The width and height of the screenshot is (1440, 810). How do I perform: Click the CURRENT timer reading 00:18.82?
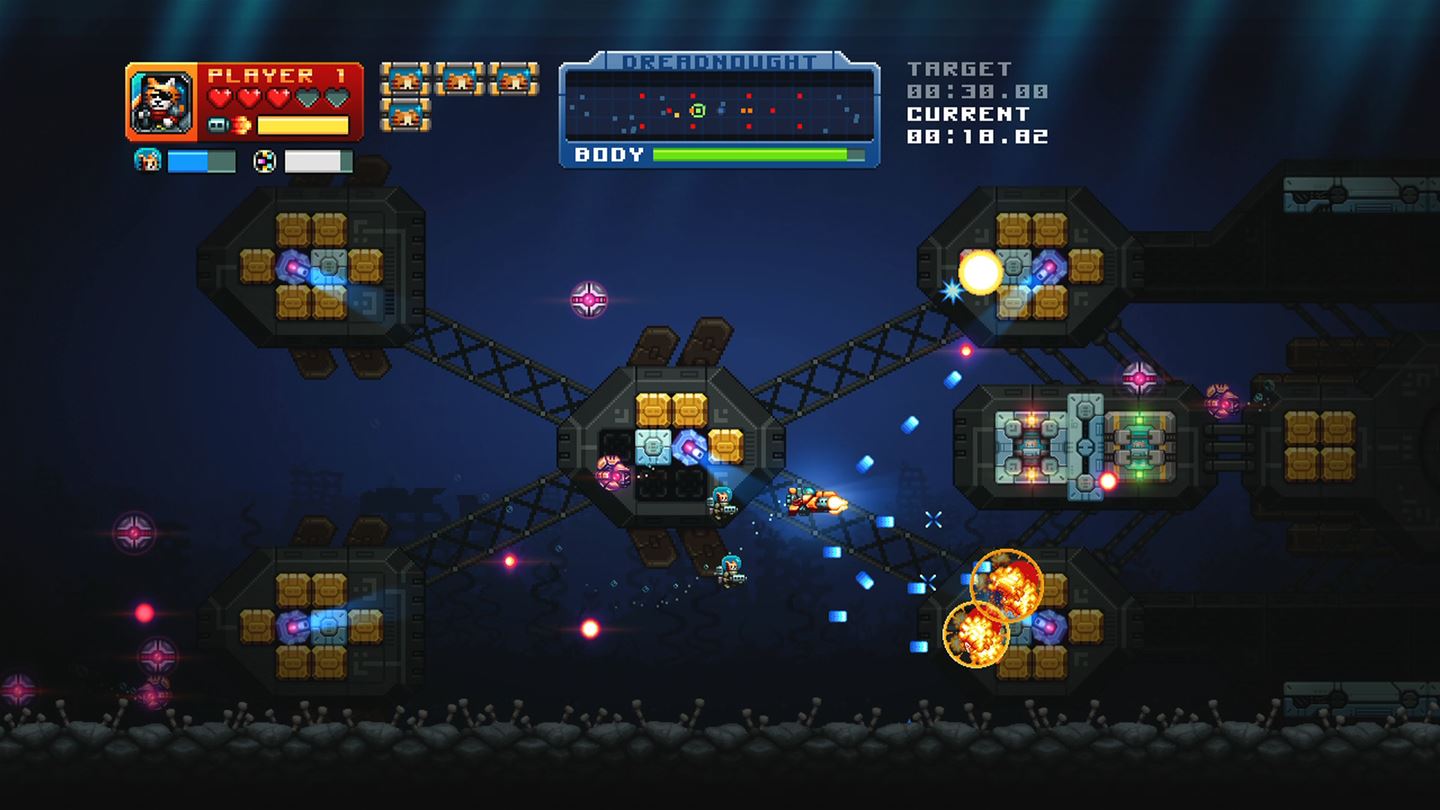coord(976,136)
